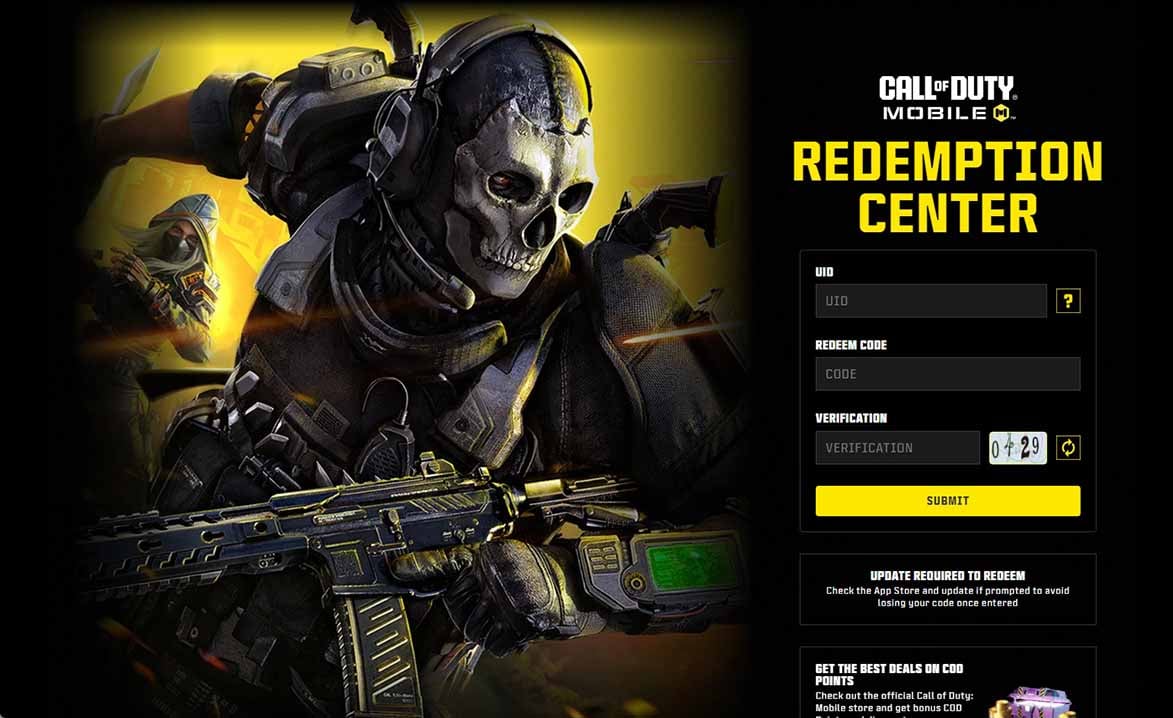Viewport: 1173px width, 718px height.
Task: Click the UID input field
Action: 930,301
